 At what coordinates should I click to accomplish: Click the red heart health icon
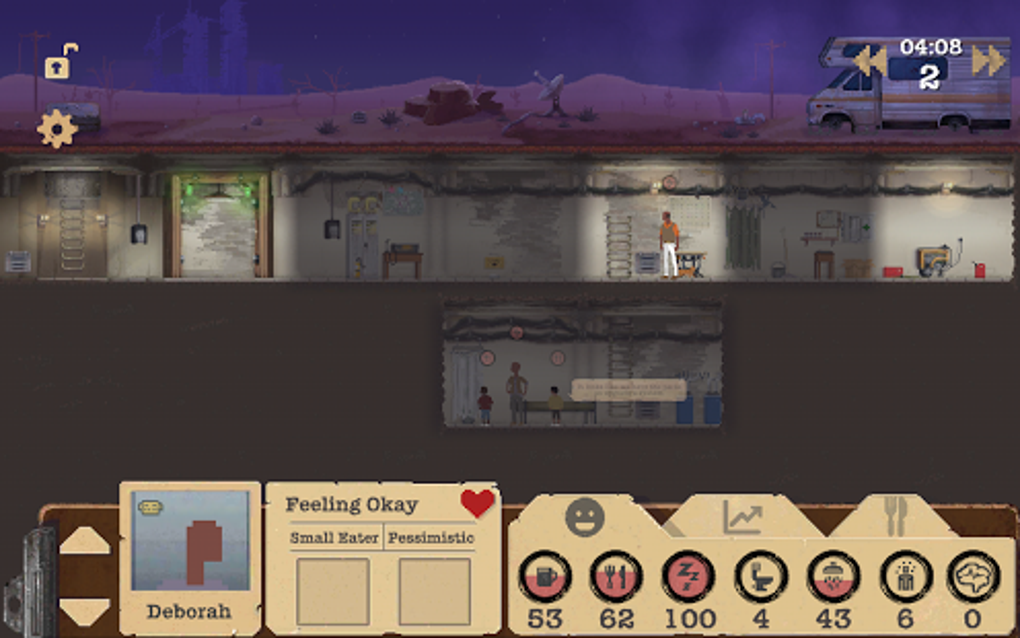(477, 503)
